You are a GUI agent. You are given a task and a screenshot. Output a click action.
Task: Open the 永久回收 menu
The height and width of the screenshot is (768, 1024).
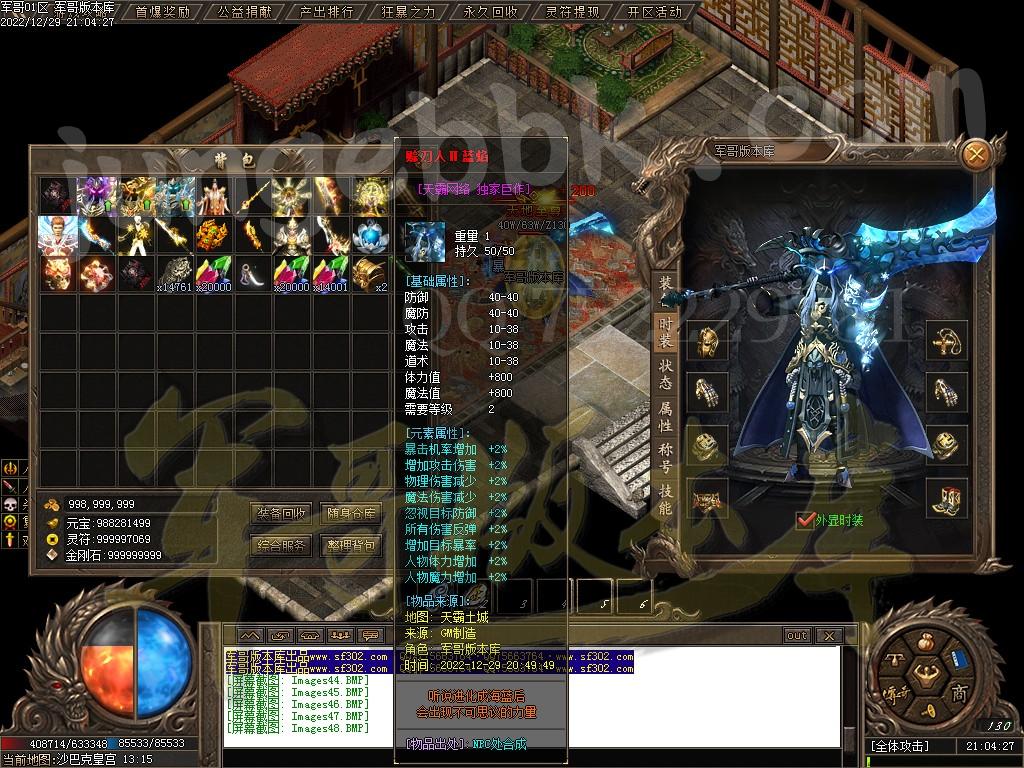coord(490,12)
